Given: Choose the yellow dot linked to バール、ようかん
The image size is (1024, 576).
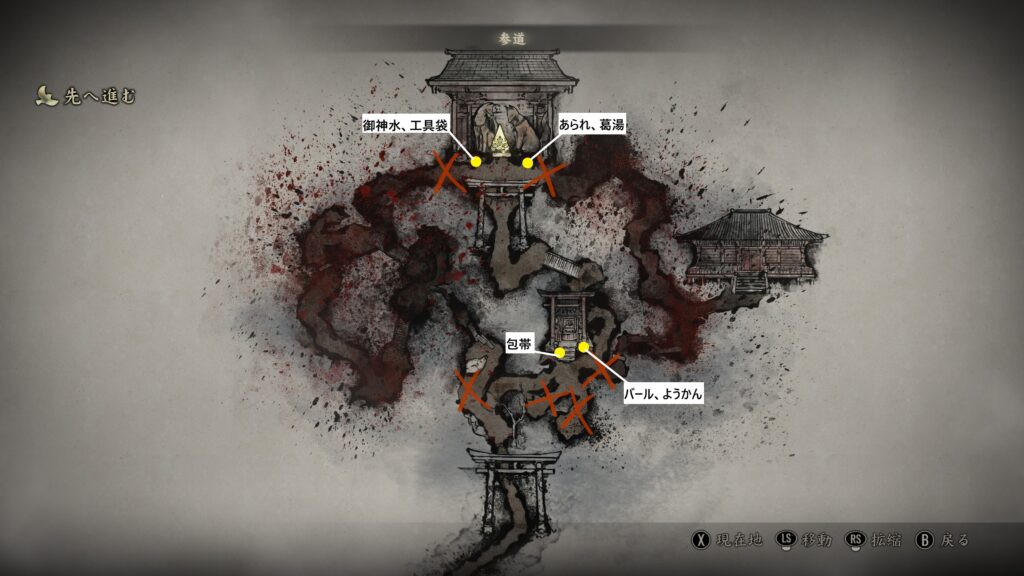Looking at the screenshot, I should [583, 347].
